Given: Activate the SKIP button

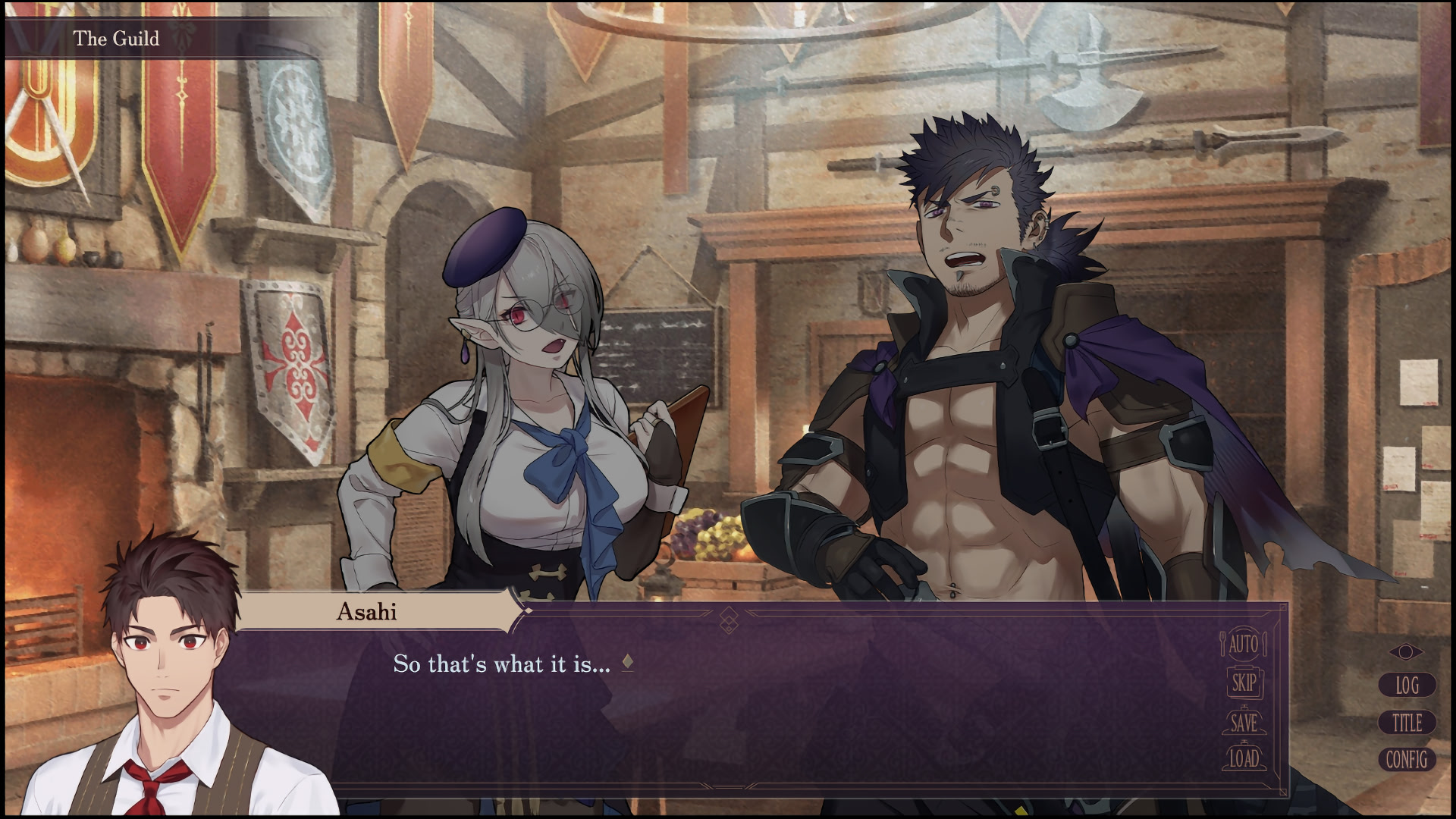Looking at the screenshot, I should pos(1243,683).
